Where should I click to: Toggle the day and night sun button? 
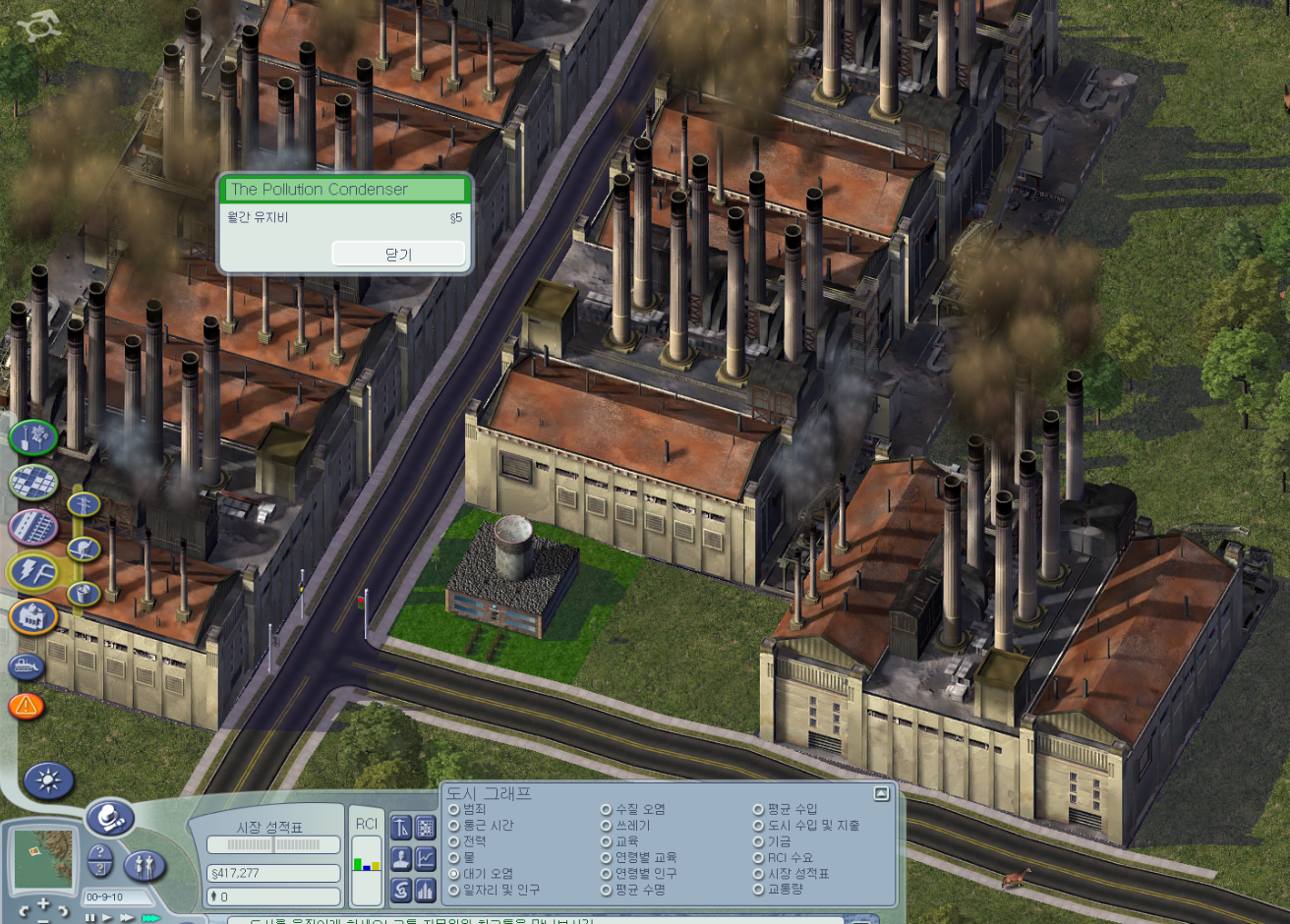coord(47,781)
